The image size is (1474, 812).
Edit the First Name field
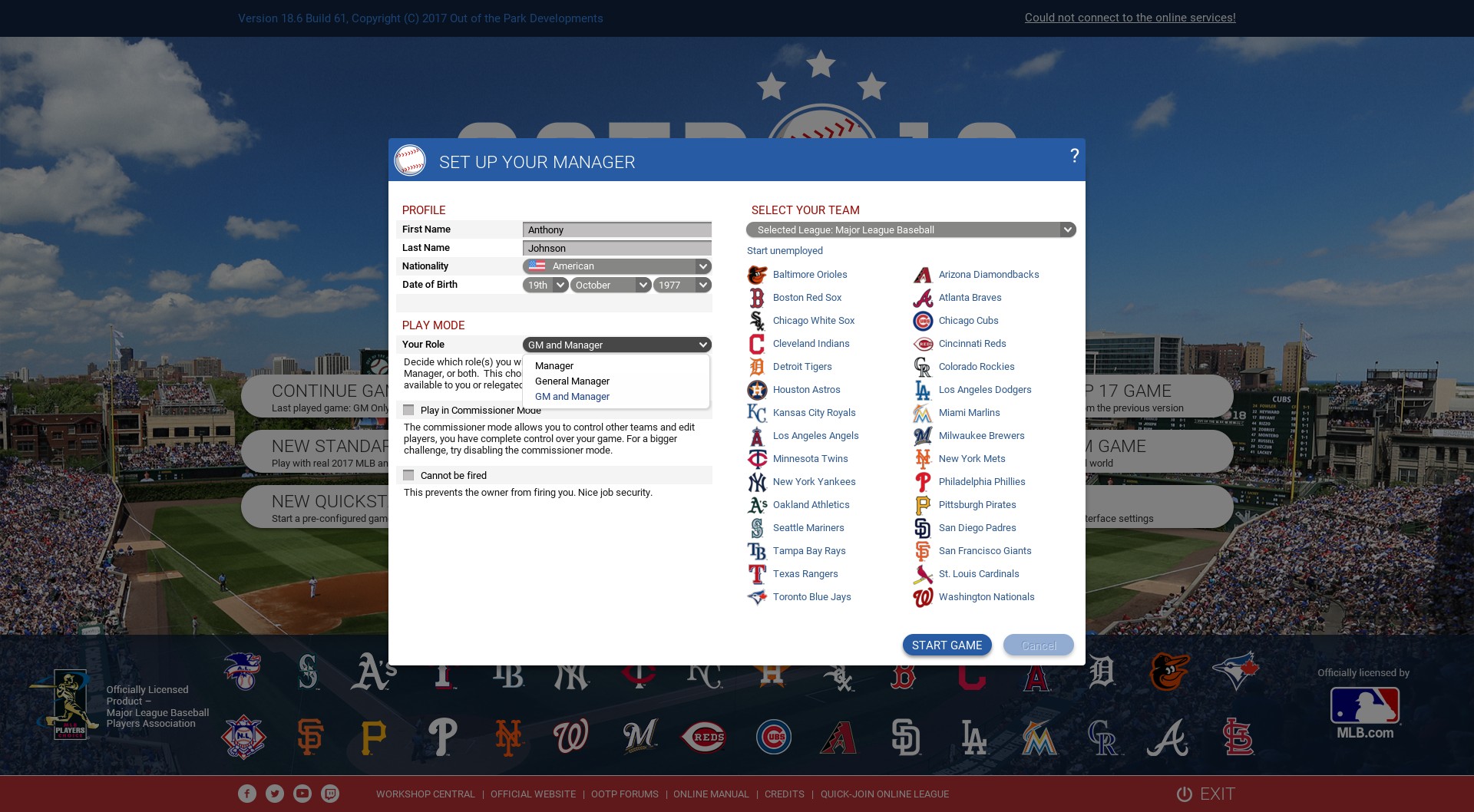[x=617, y=230]
